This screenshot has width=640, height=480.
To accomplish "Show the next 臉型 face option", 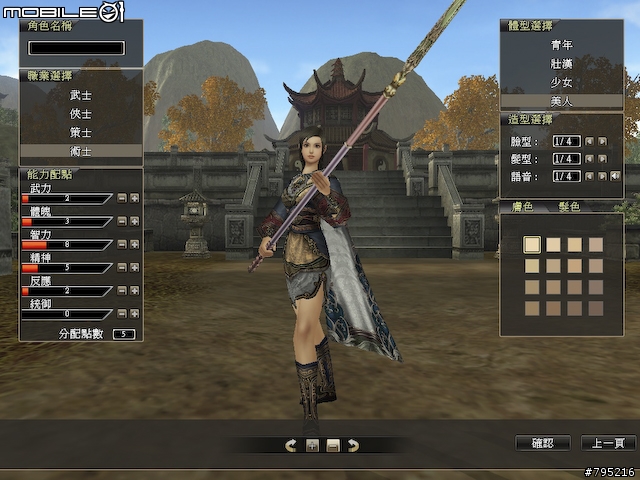I will coord(602,141).
